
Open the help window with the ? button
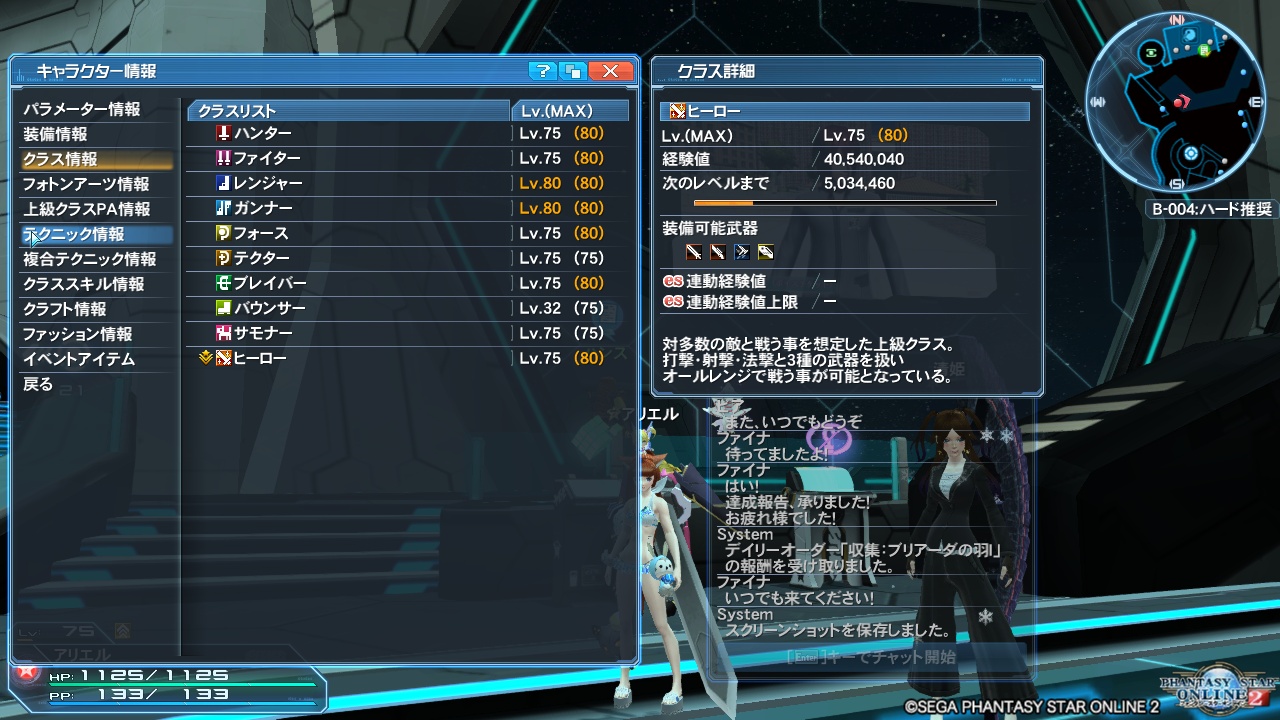tap(541, 70)
